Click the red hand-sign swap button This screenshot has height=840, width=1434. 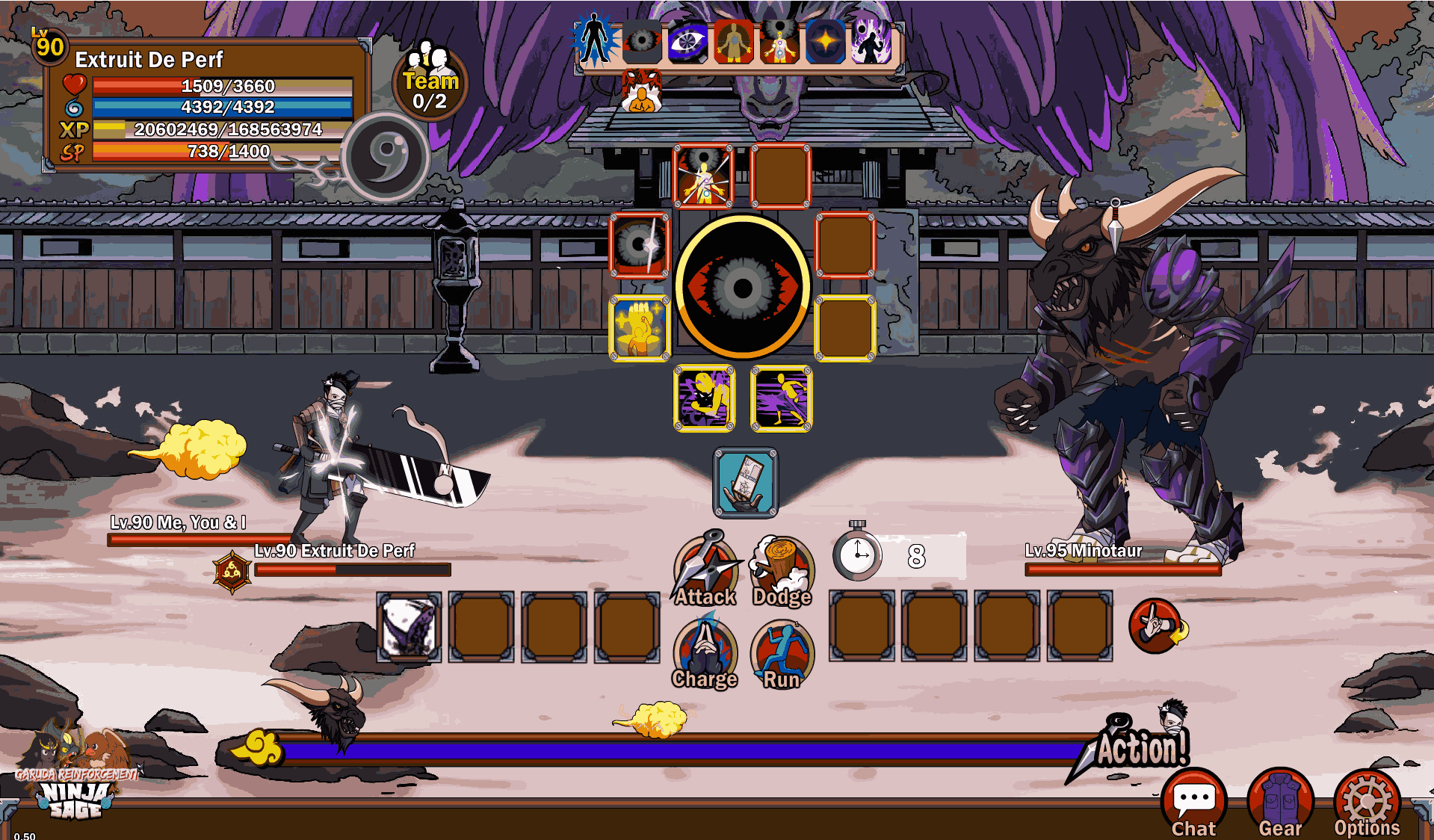pyautogui.click(x=1156, y=626)
